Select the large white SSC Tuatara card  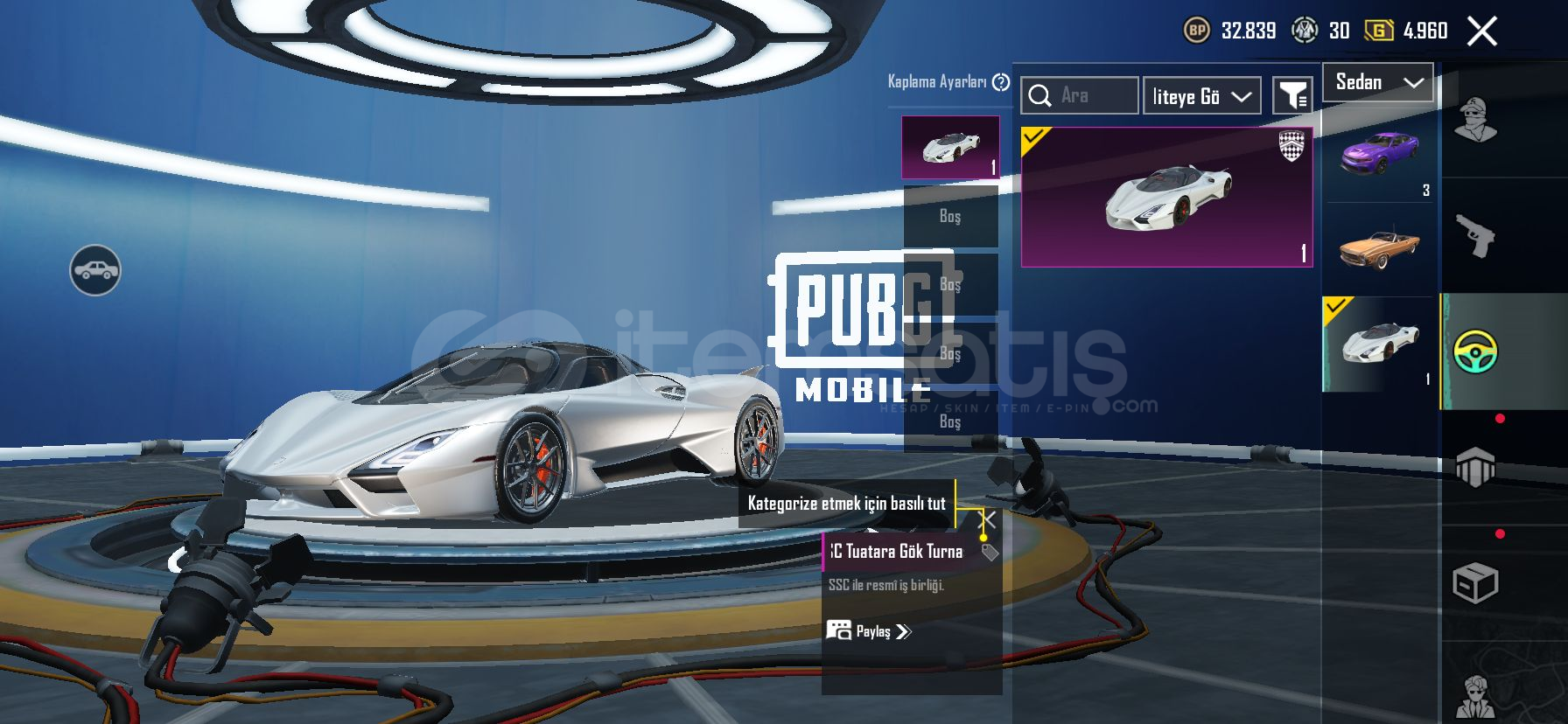point(1166,197)
